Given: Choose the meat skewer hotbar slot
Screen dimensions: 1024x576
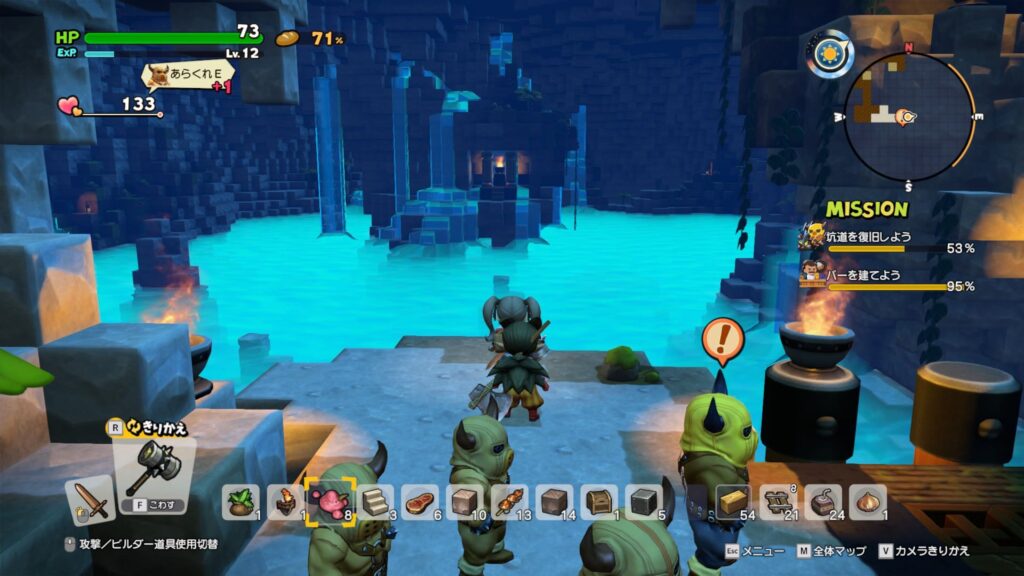Looking at the screenshot, I should tap(510, 501).
